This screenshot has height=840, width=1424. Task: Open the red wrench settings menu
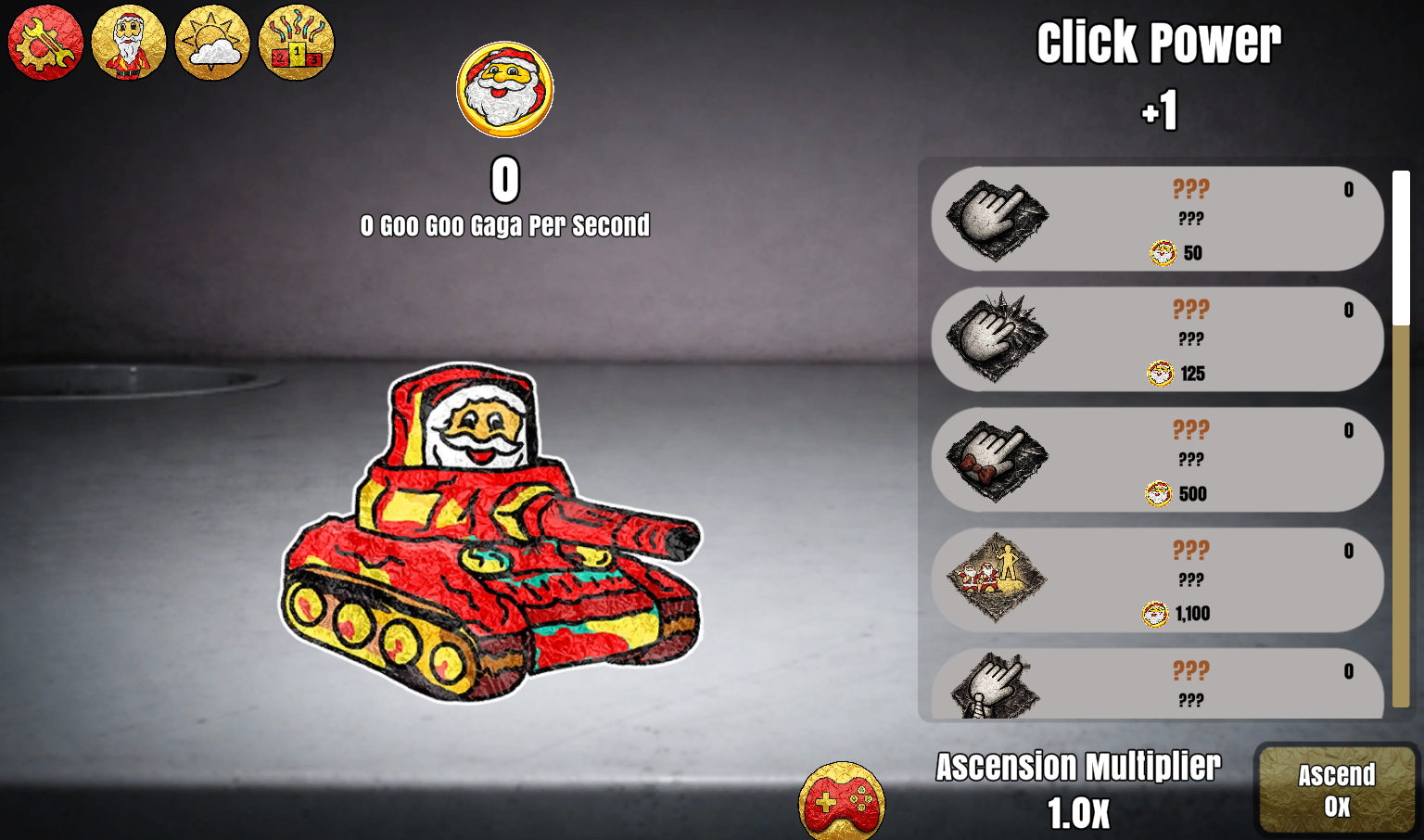tap(44, 42)
